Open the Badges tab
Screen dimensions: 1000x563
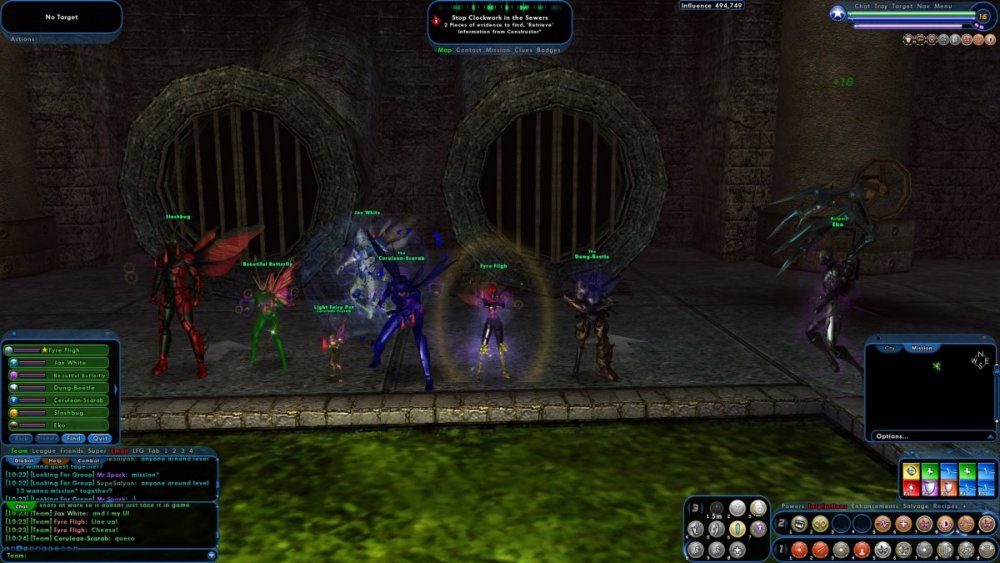tap(549, 49)
